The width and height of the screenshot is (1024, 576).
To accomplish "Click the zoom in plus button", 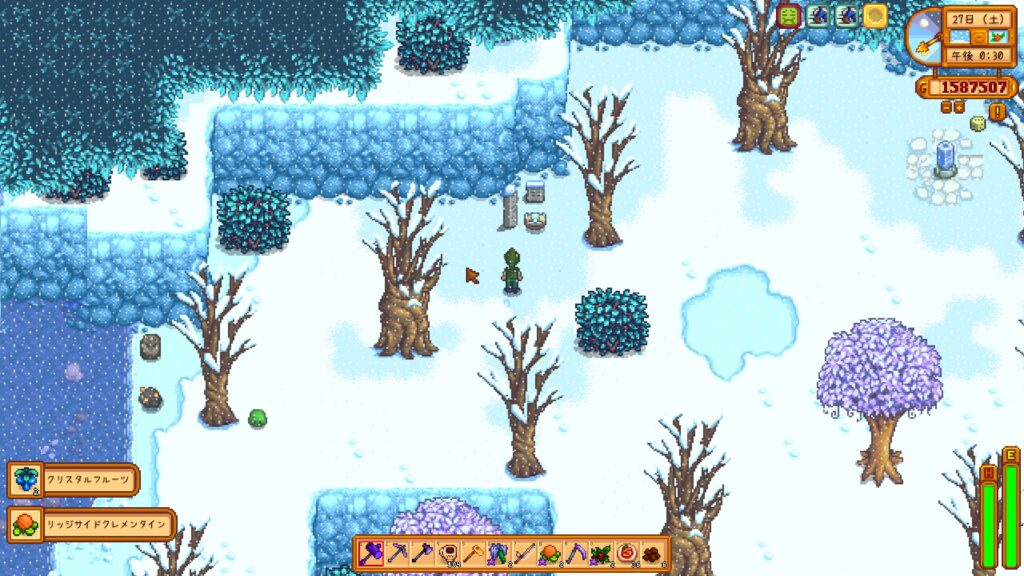I will click(x=959, y=107).
